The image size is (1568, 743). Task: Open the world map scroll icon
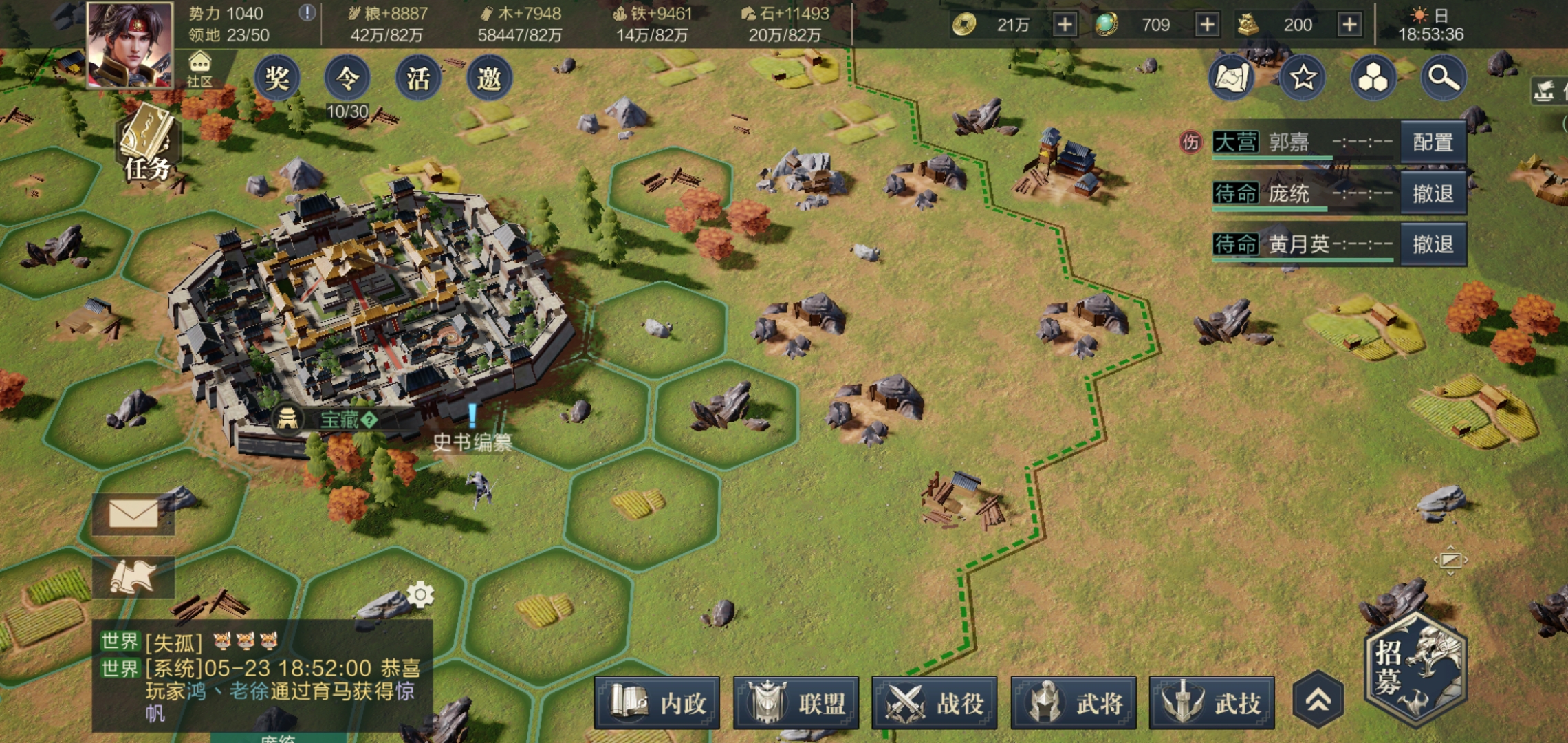click(x=1232, y=78)
